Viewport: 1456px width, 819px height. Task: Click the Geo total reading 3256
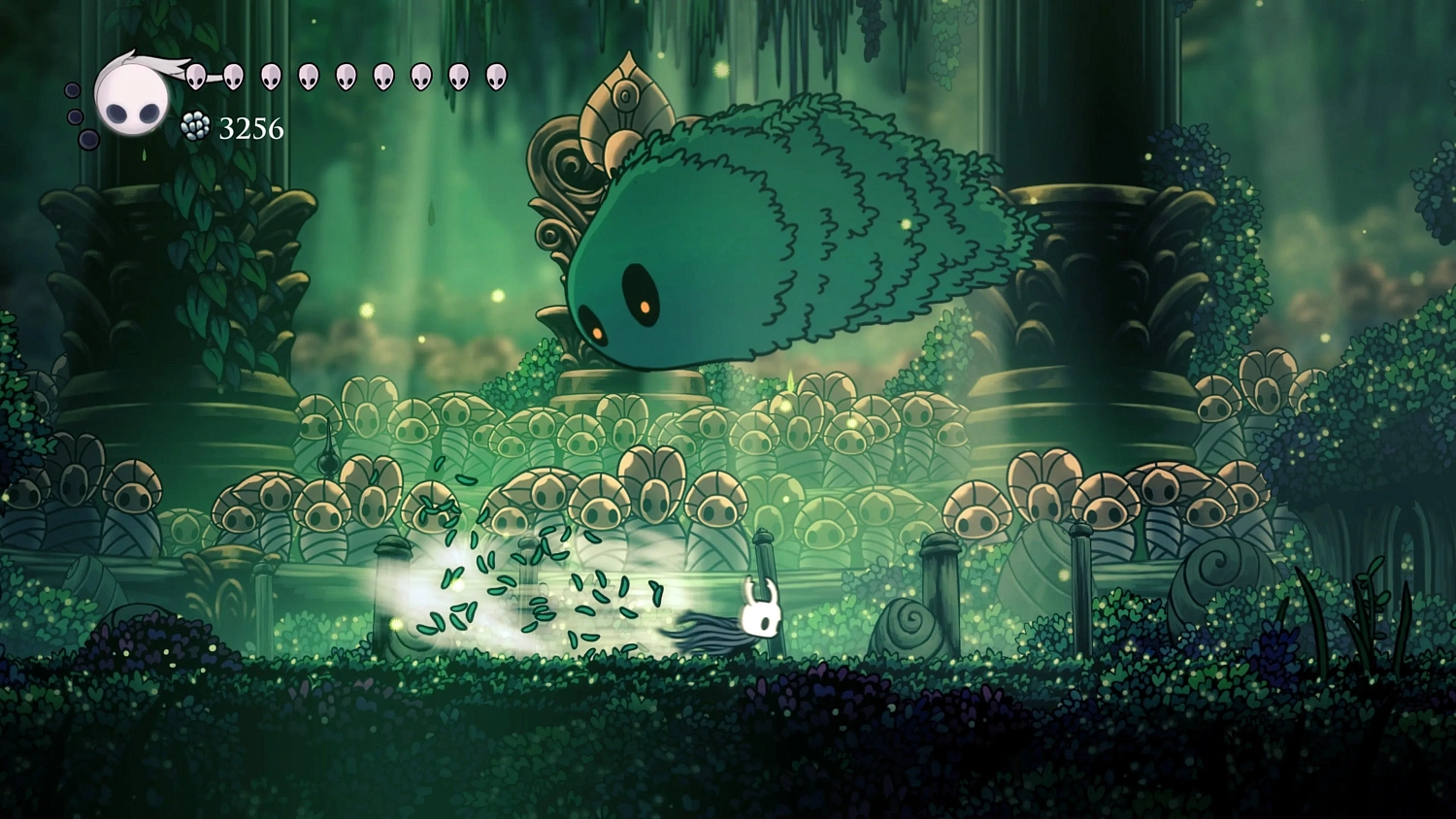coord(250,127)
